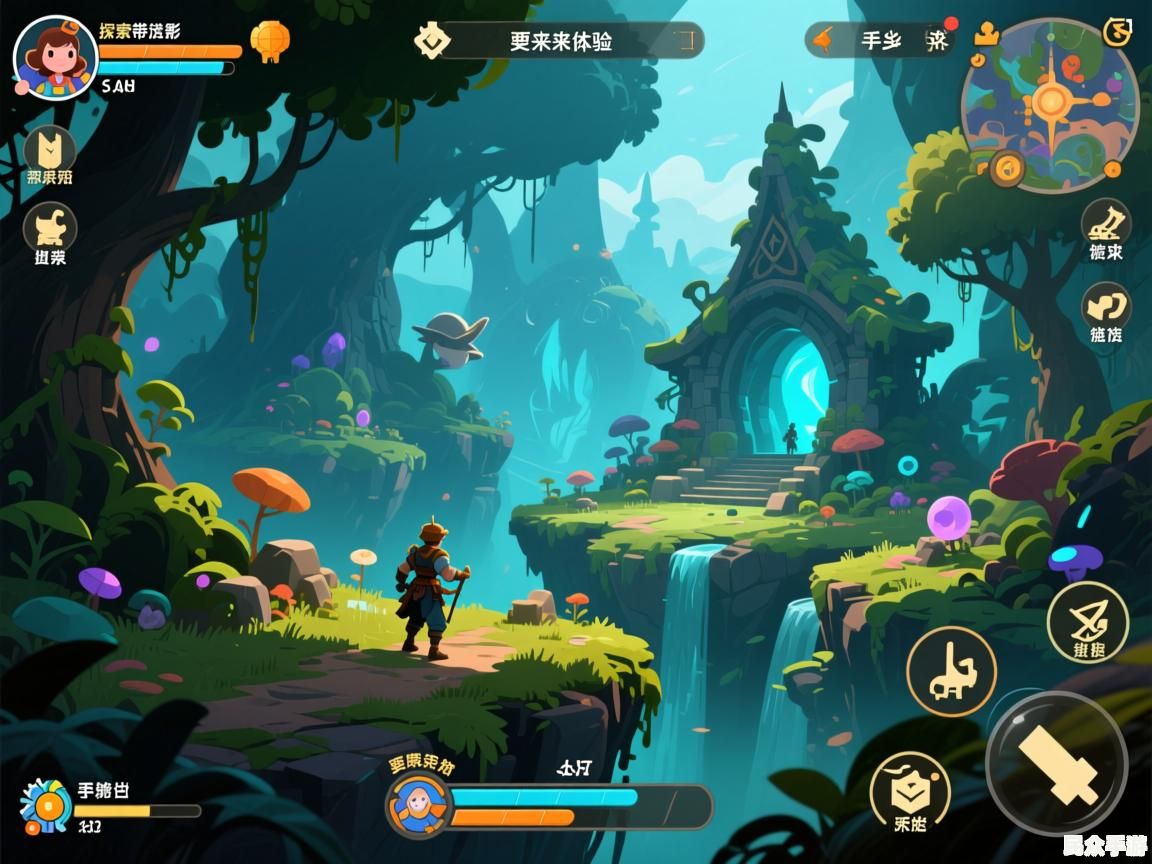The image size is (1152, 864).
Task: Click the blue-haired companion portrait
Action: point(416,804)
